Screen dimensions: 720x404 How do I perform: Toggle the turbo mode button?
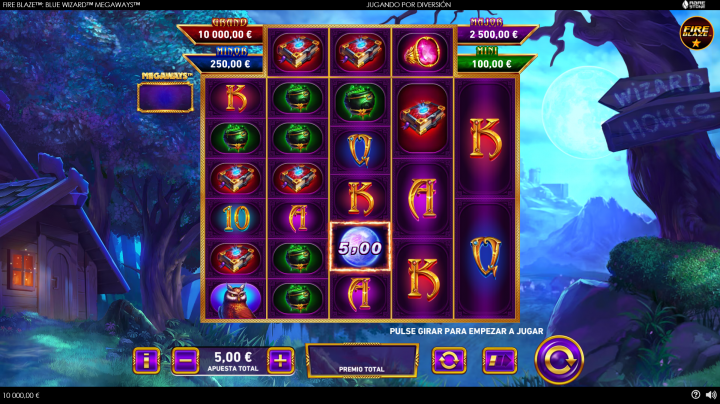click(x=498, y=360)
